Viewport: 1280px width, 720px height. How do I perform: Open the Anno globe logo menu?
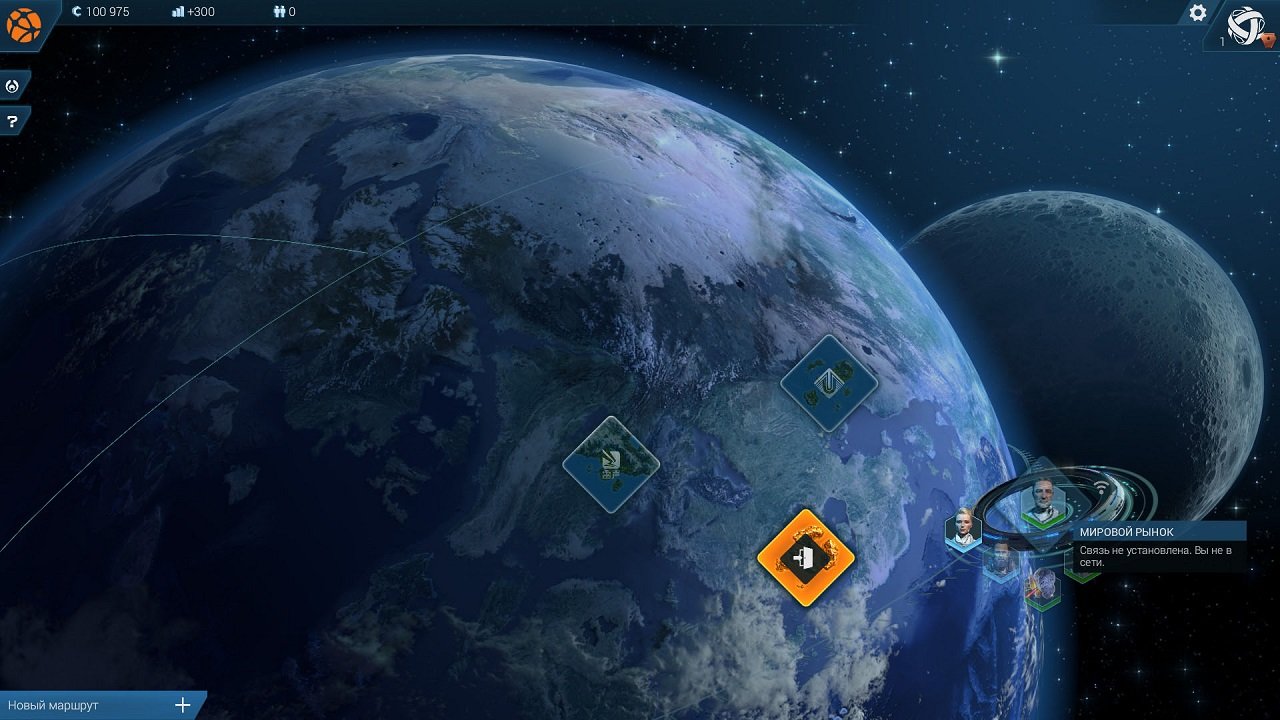tap(24, 24)
